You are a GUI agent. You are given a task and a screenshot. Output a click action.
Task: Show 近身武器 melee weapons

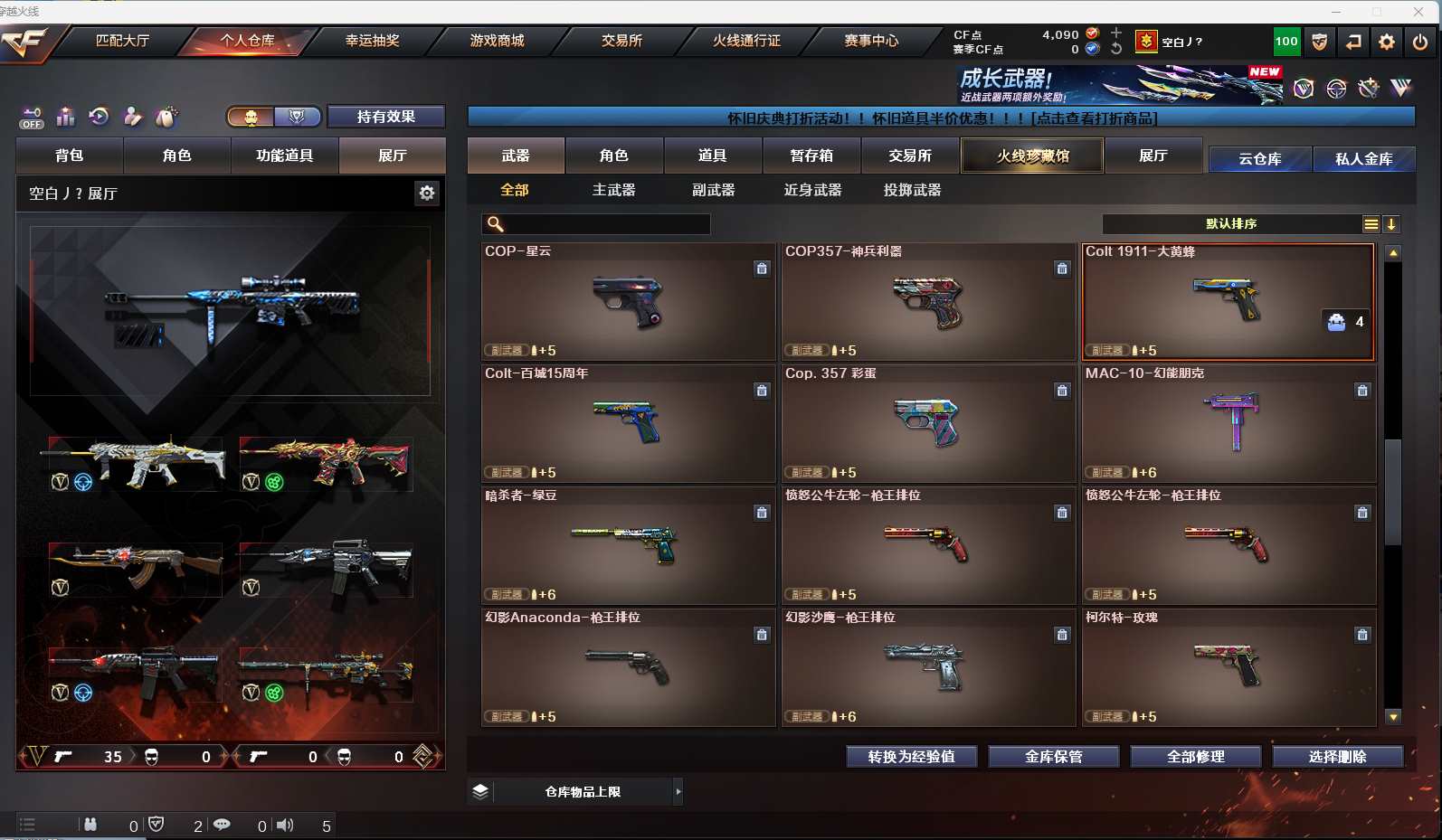[812, 190]
